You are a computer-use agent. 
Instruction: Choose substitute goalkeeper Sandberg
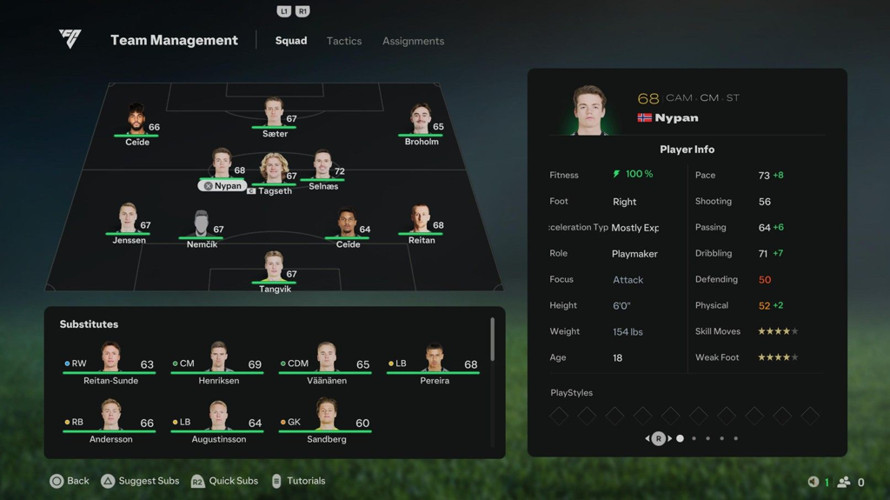tap(326, 421)
